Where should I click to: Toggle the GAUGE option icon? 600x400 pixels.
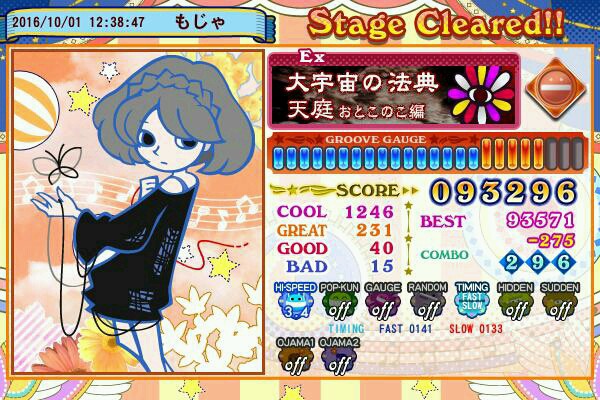tap(382, 304)
